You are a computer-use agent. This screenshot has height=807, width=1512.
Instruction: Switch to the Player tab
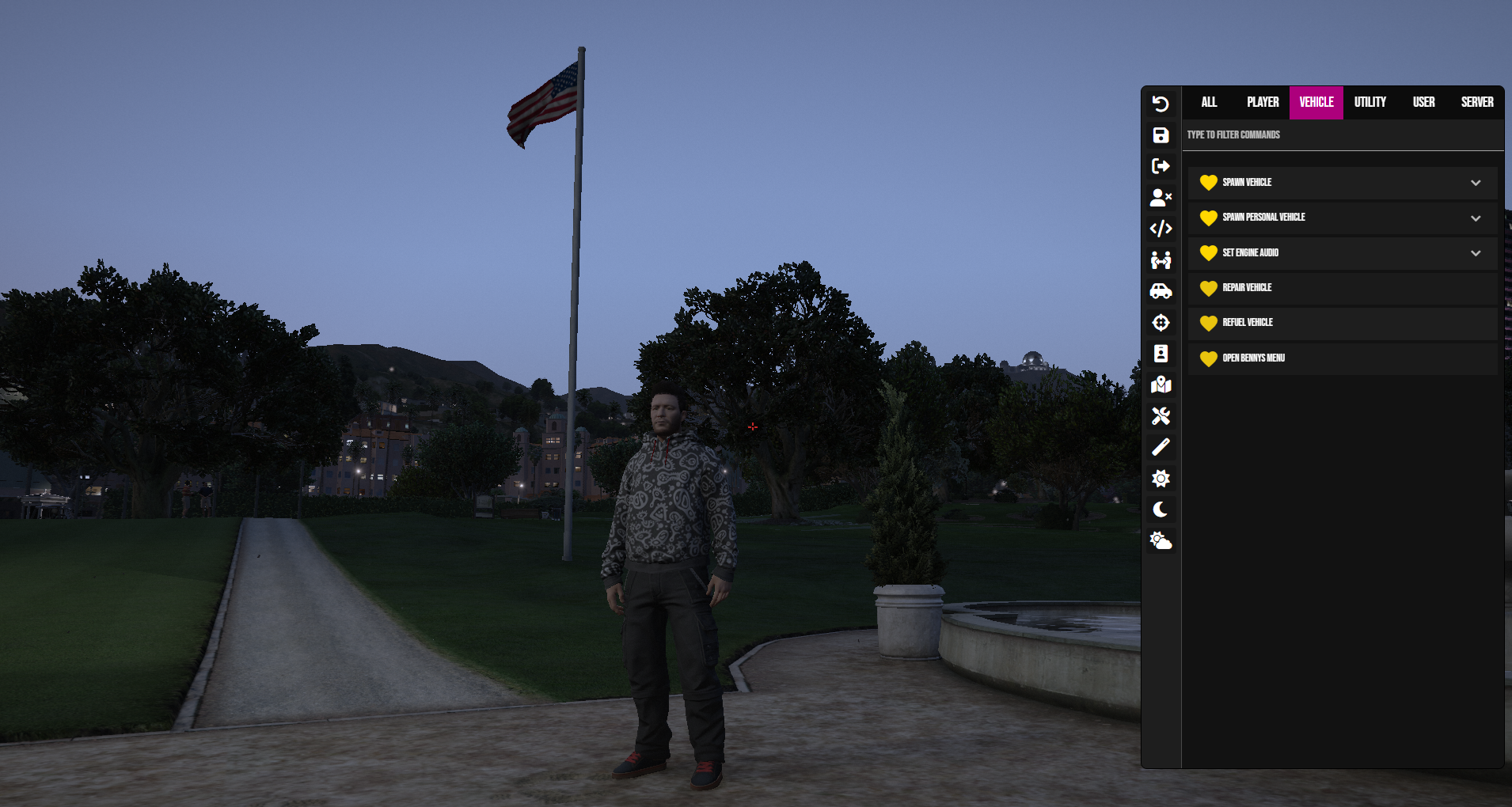[1263, 102]
